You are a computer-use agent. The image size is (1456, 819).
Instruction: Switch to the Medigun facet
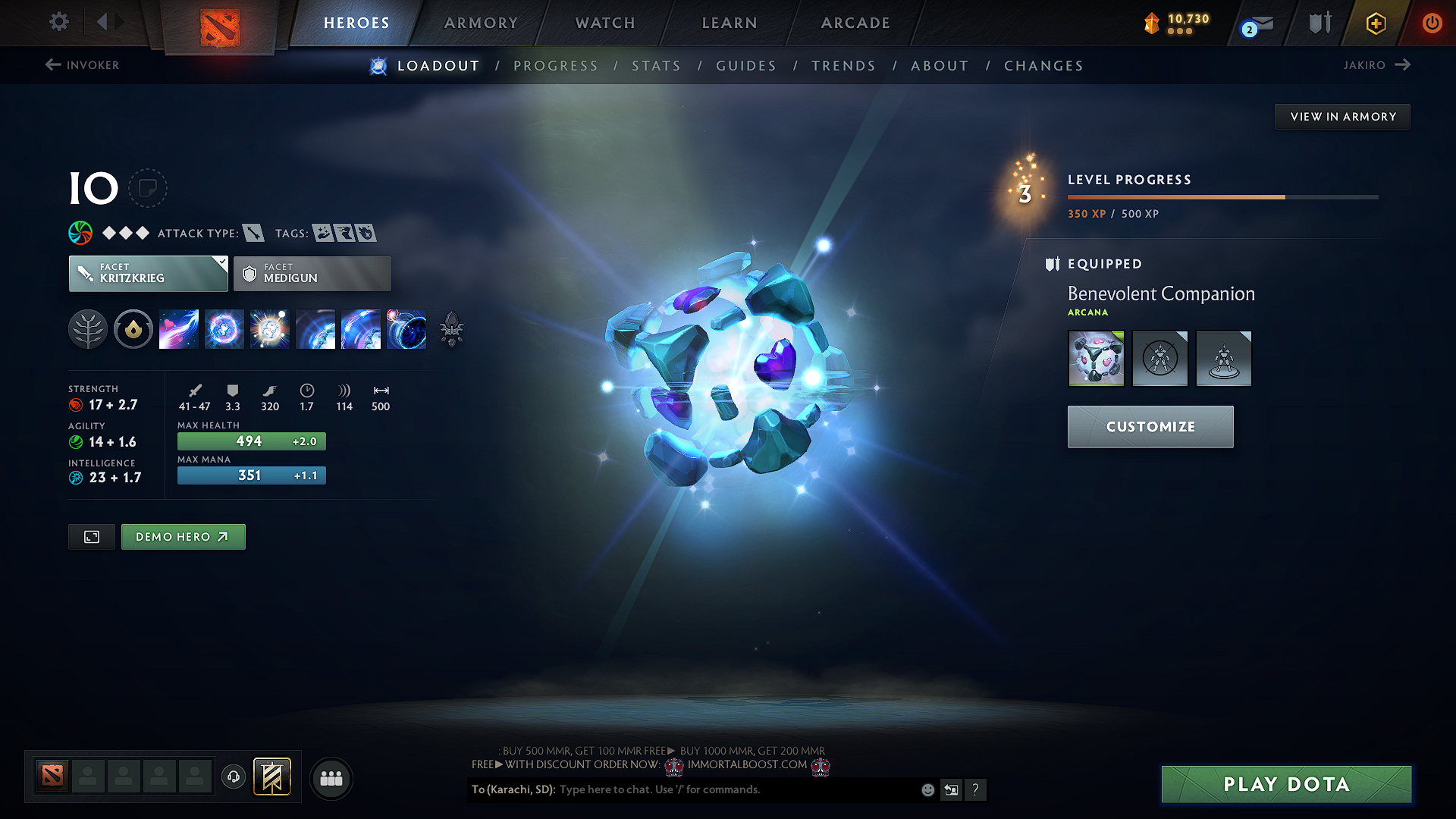[x=312, y=273]
